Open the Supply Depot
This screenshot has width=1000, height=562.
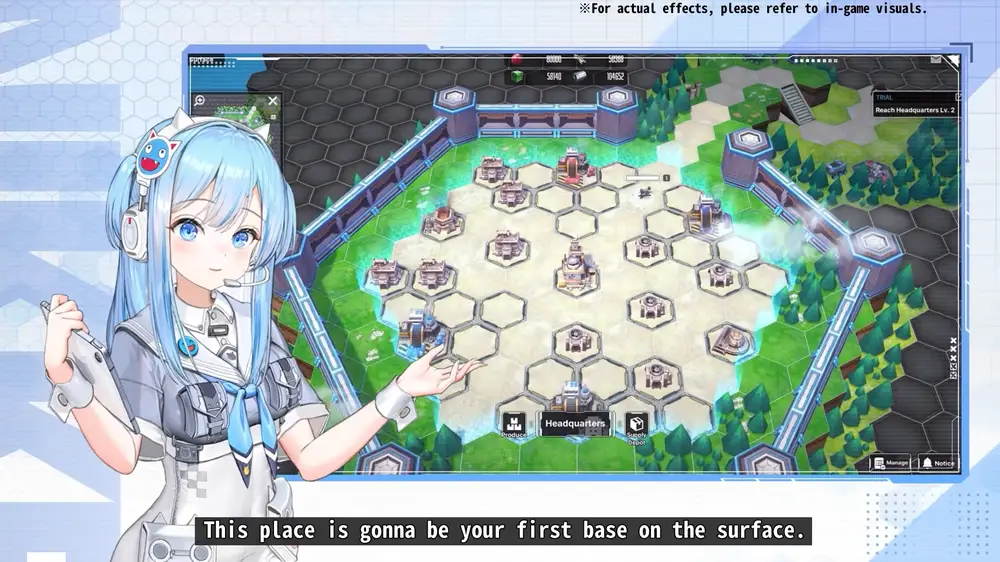pyautogui.click(x=636, y=425)
